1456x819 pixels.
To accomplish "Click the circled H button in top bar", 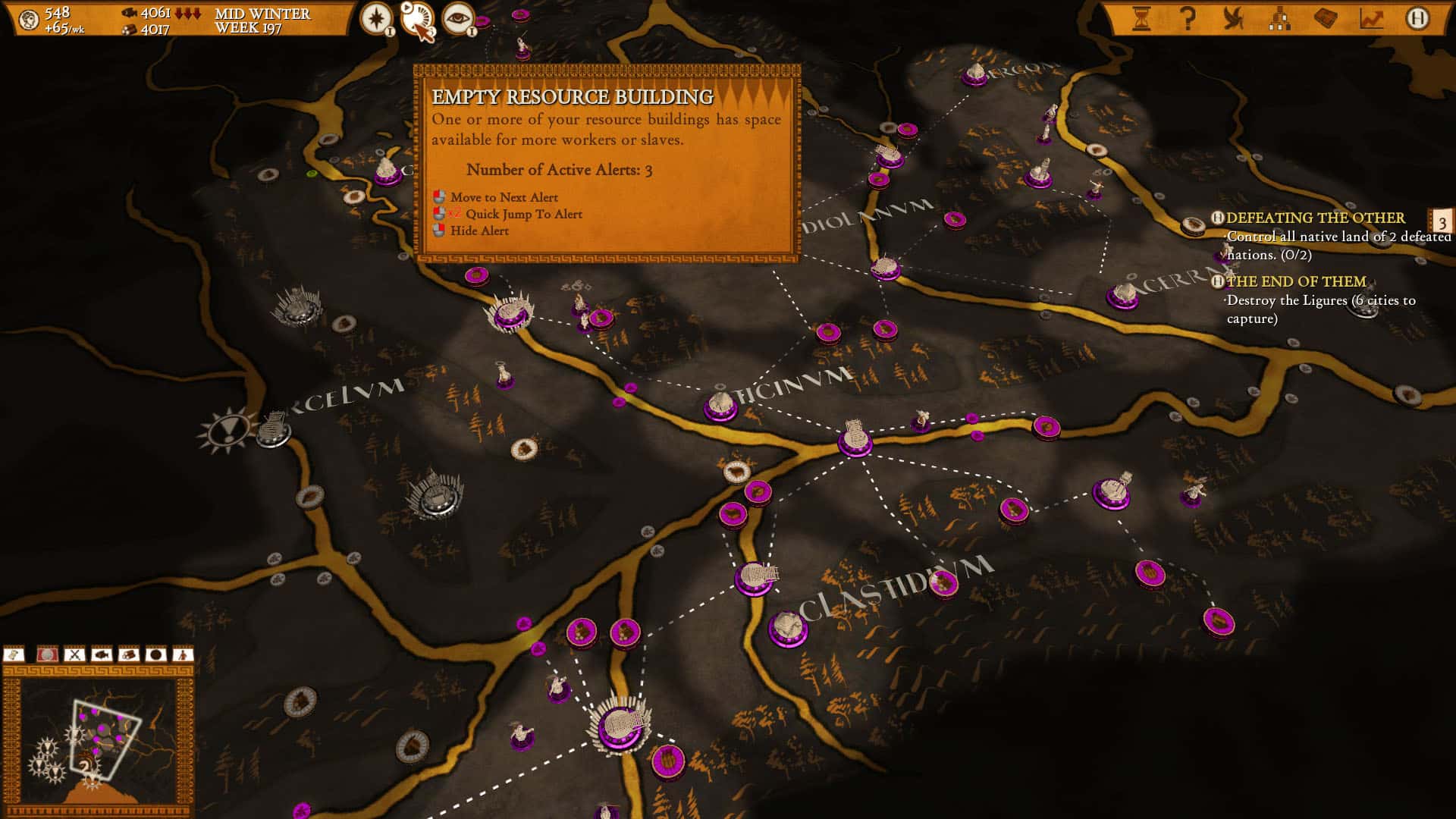I will tap(1417, 18).
